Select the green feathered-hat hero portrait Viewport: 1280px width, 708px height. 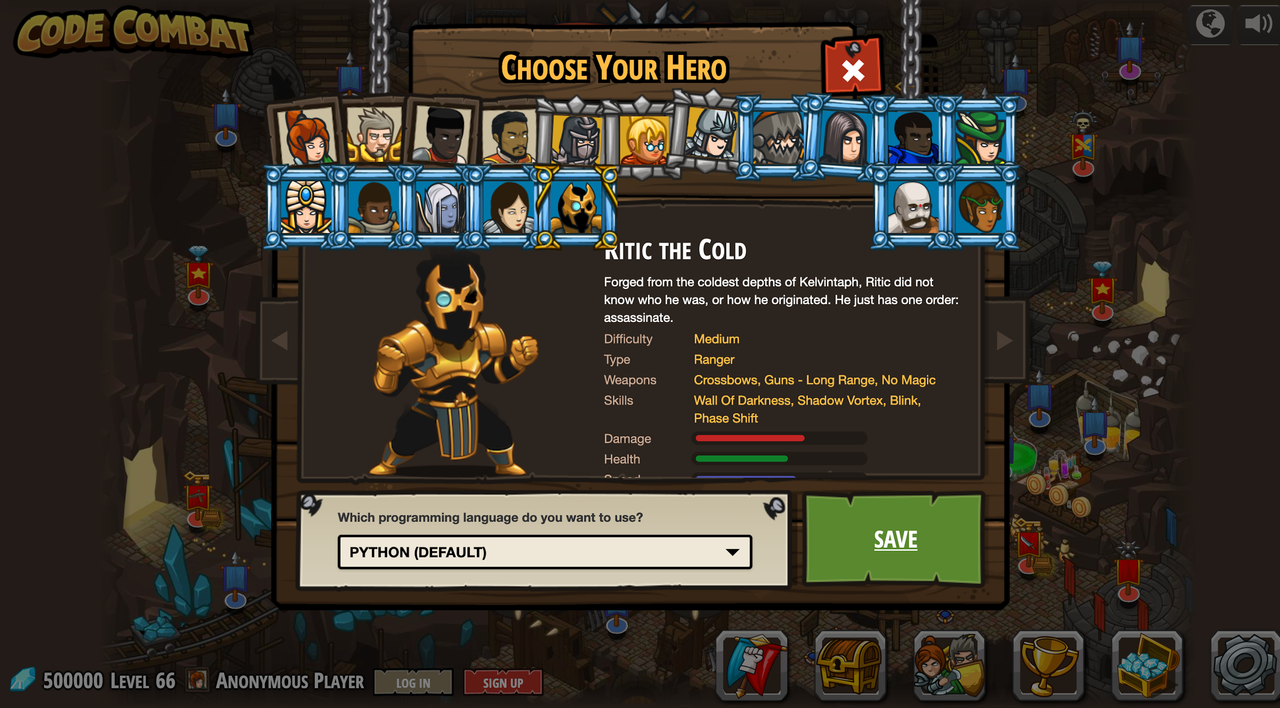coord(980,138)
